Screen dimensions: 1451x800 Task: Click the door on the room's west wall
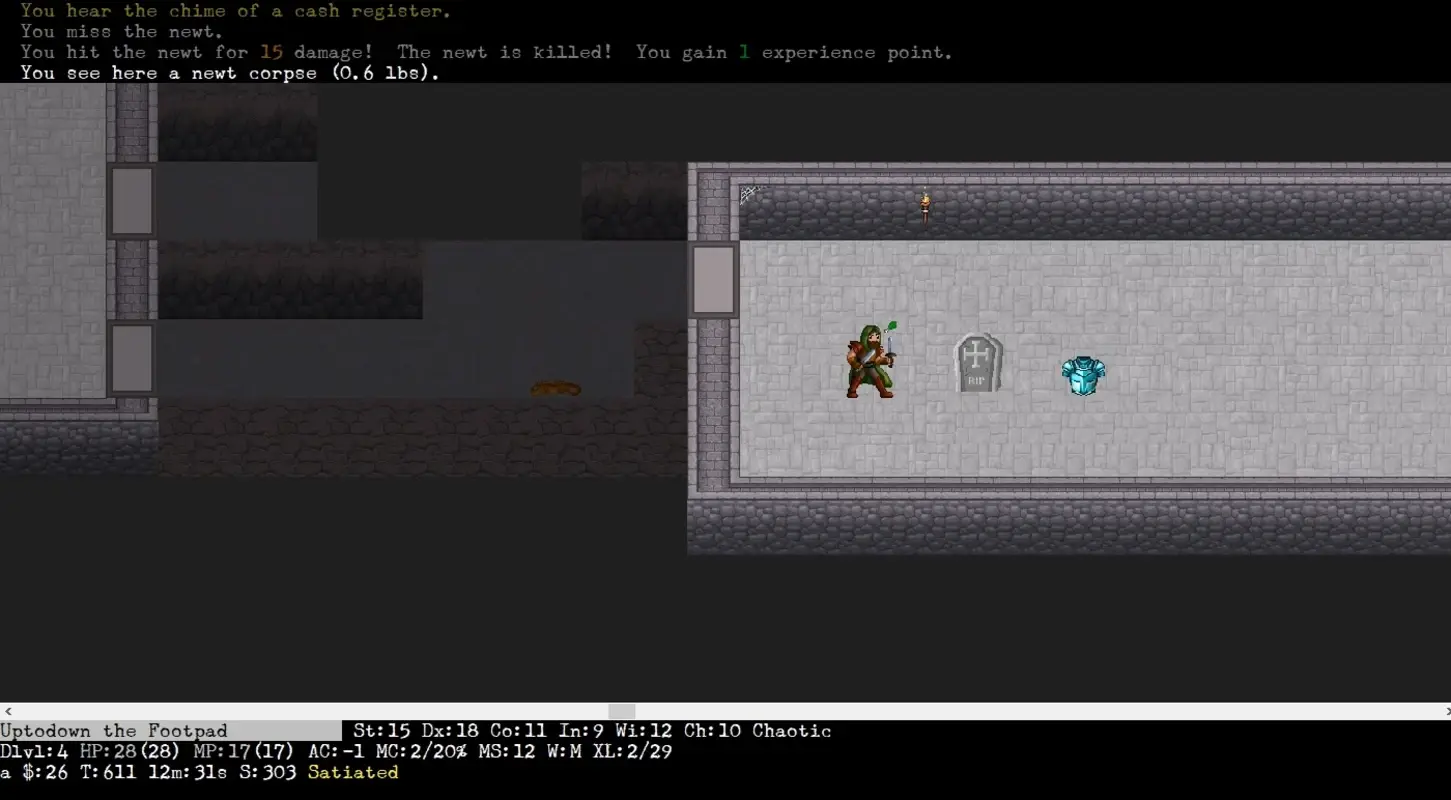713,279
